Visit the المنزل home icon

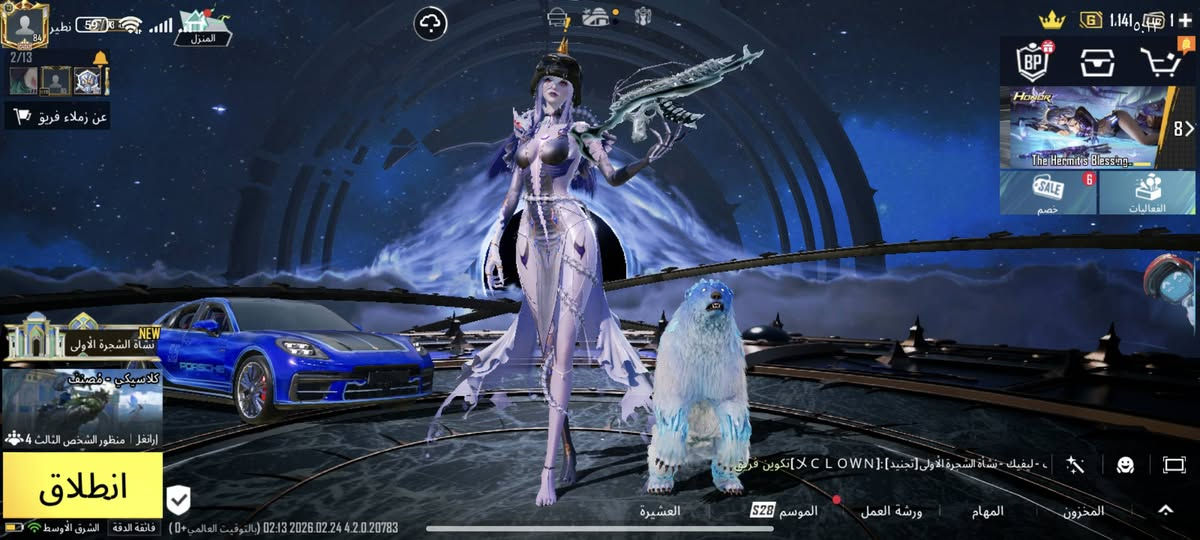[x=203, y=27]
